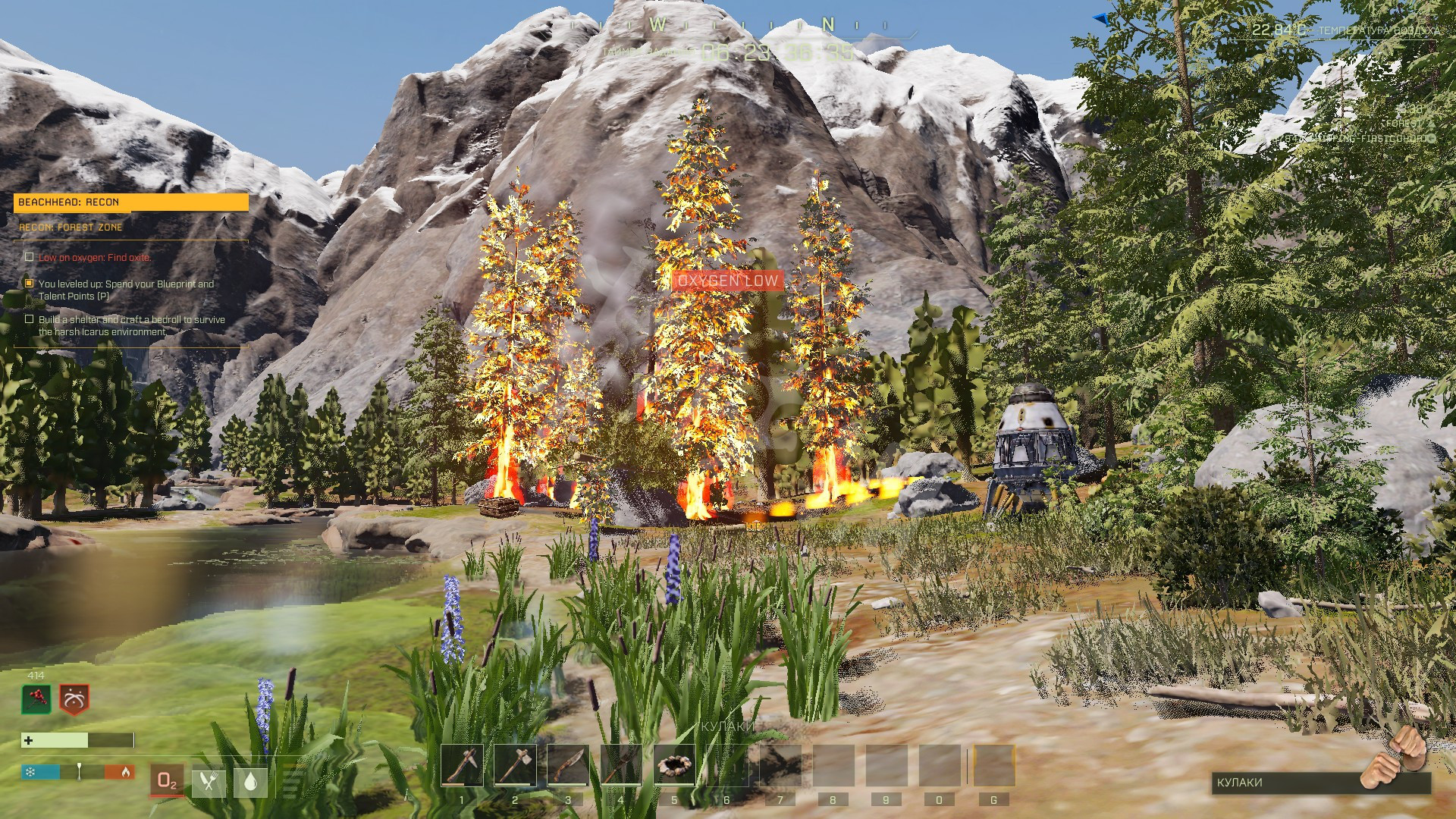1456x819 pixels.
Task: Click the Кулаки equipped item panel
Action: 1319,782
